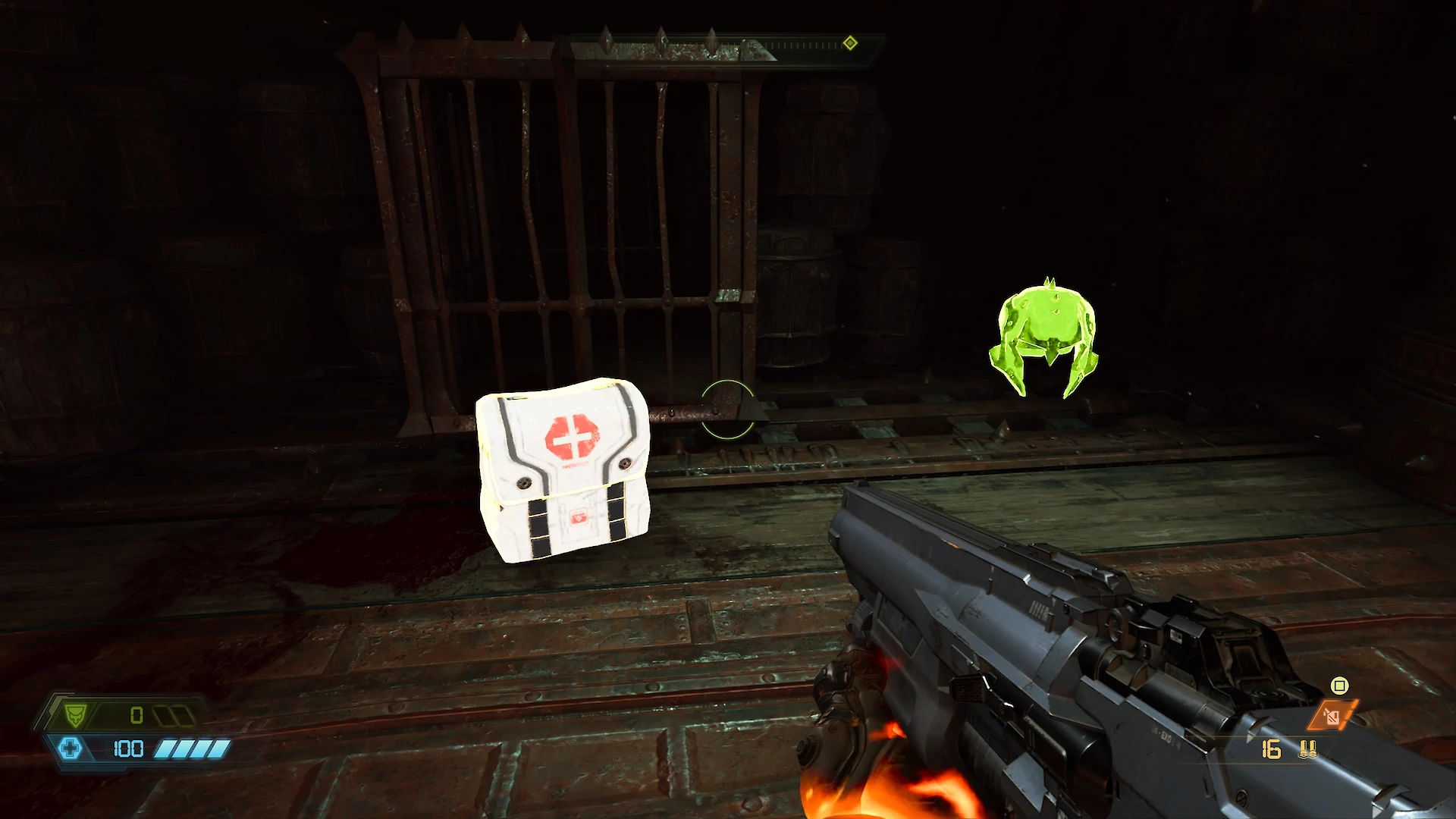Click the shotgun shells ammo icon

coord(1308,750)
